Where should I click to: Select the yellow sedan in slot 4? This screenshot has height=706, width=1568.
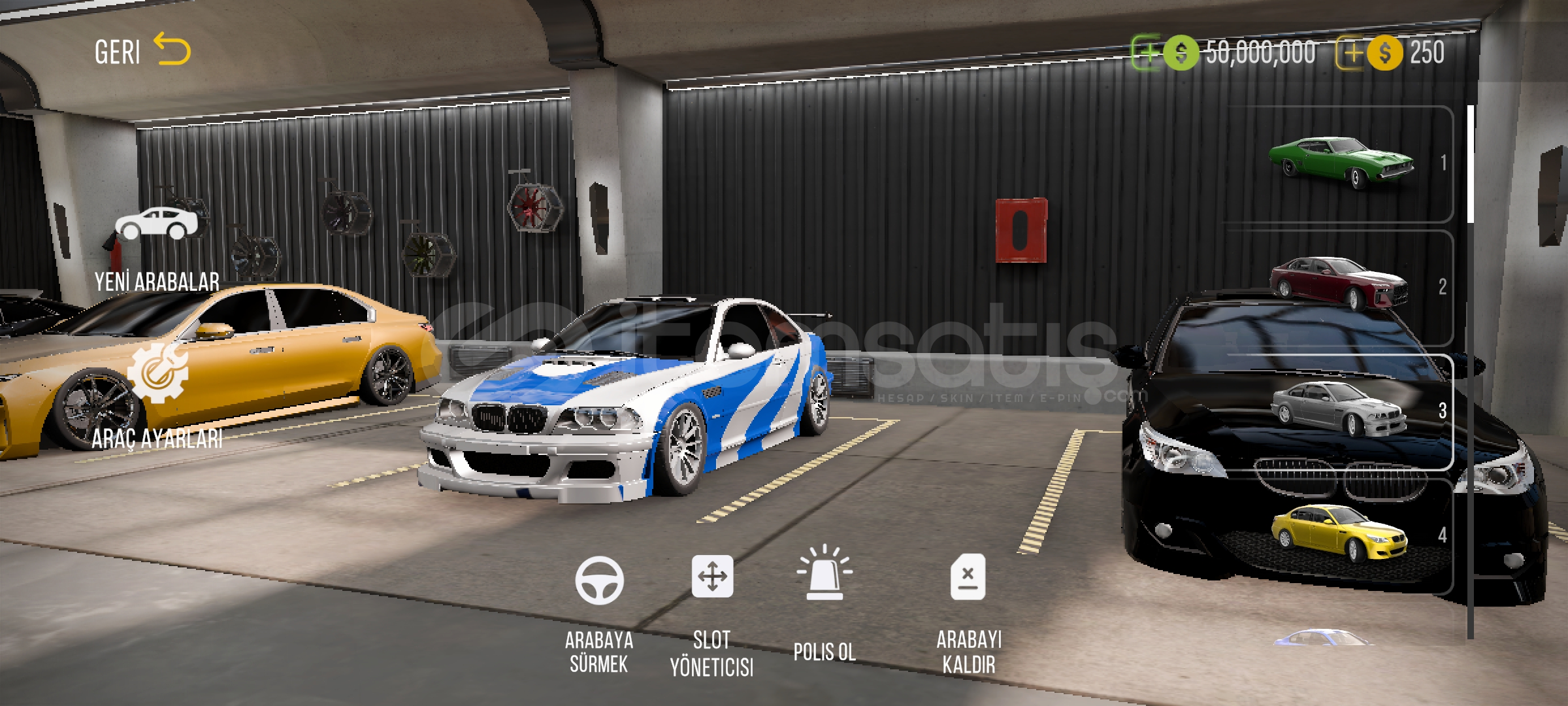pyautogui.click(x=1339, y=533)
